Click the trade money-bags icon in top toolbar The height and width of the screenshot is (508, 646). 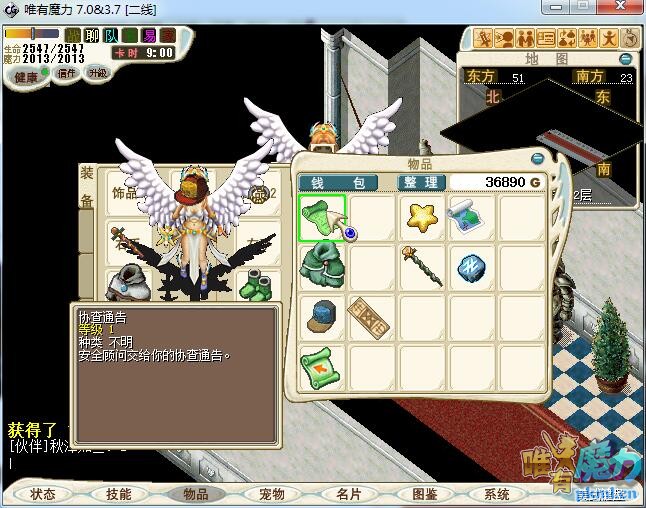567,39
